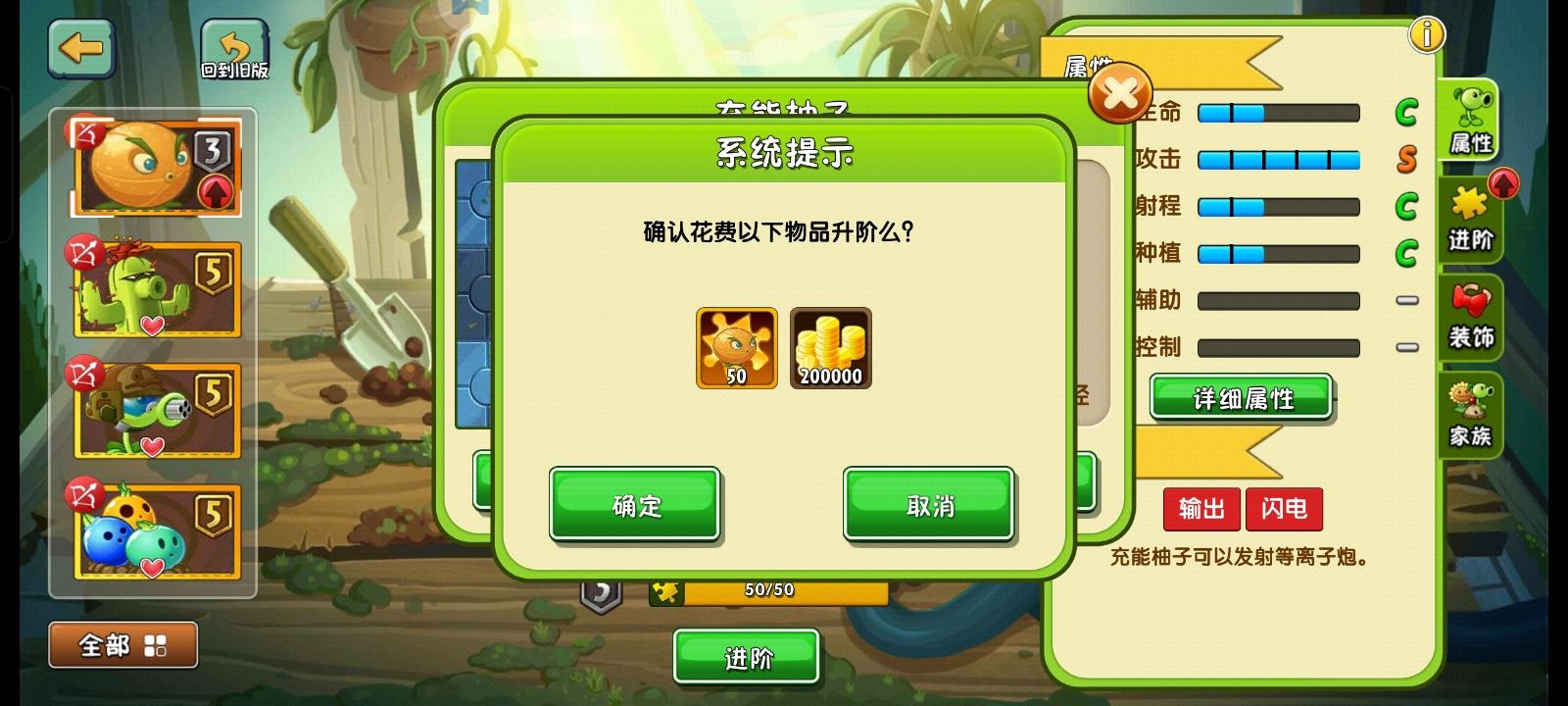Tap the 输出 output tag
This screenshot has width=1568, height=706.
[1200, 510]
